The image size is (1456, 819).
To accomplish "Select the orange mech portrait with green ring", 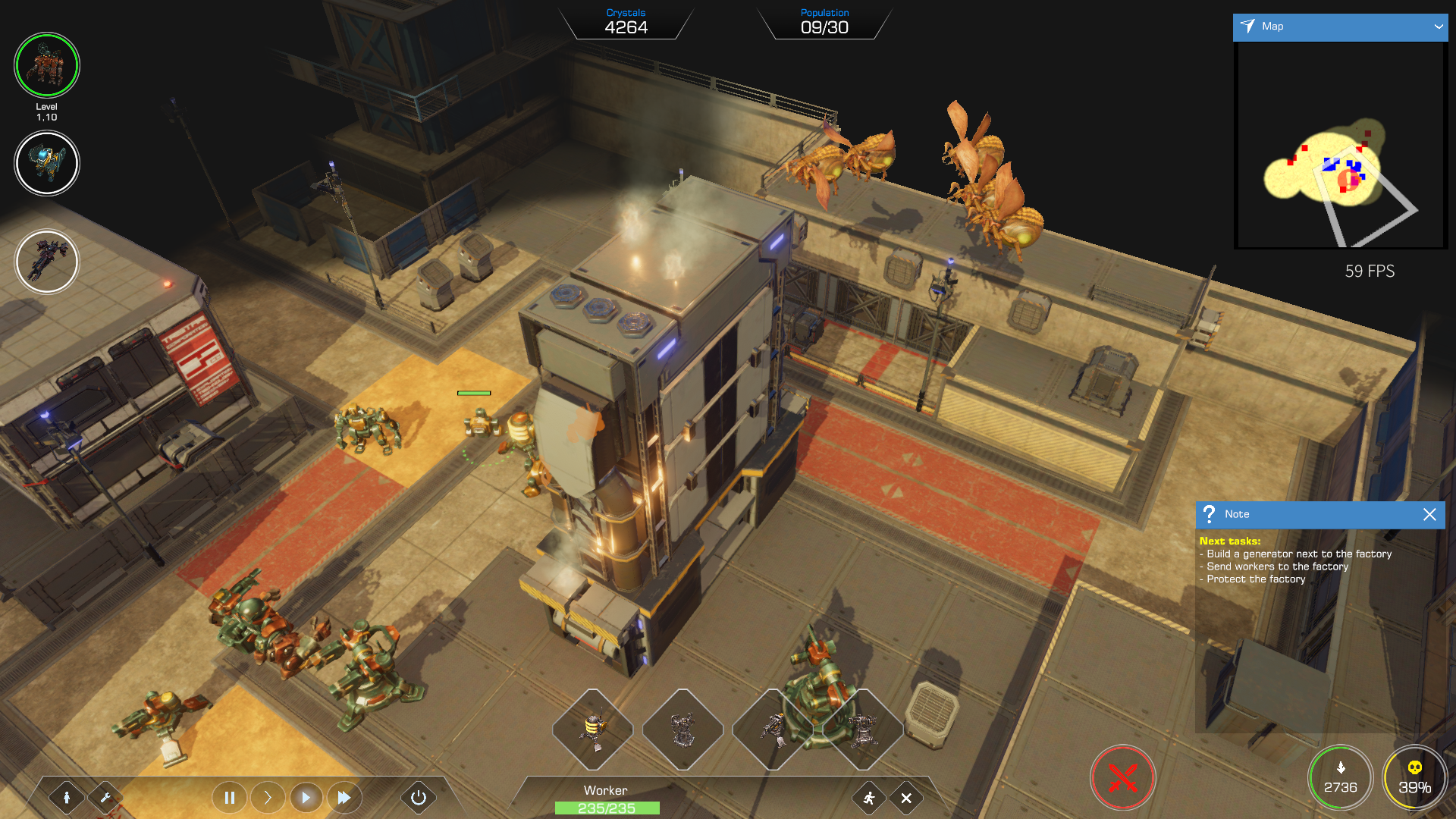I will (47, 65).
